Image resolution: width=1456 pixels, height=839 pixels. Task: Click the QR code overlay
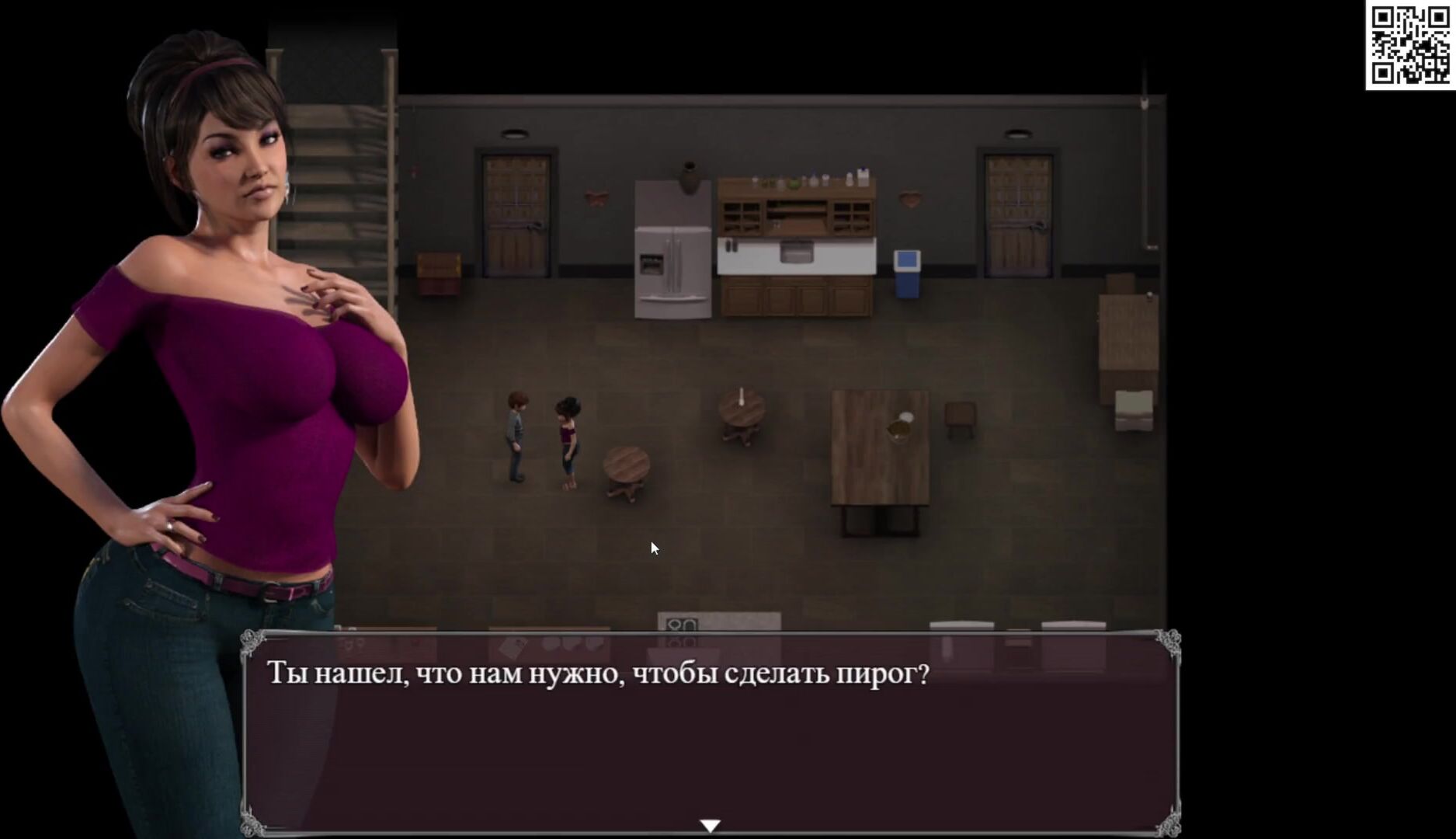(1409, 45)
